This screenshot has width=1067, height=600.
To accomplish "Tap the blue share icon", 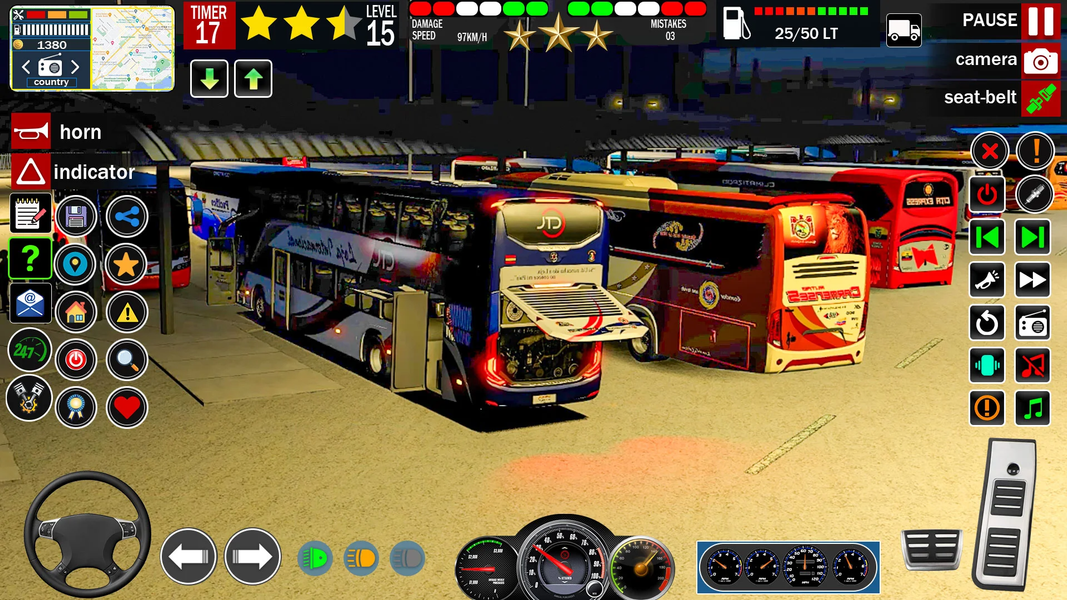I will click(x=126, y=216).
